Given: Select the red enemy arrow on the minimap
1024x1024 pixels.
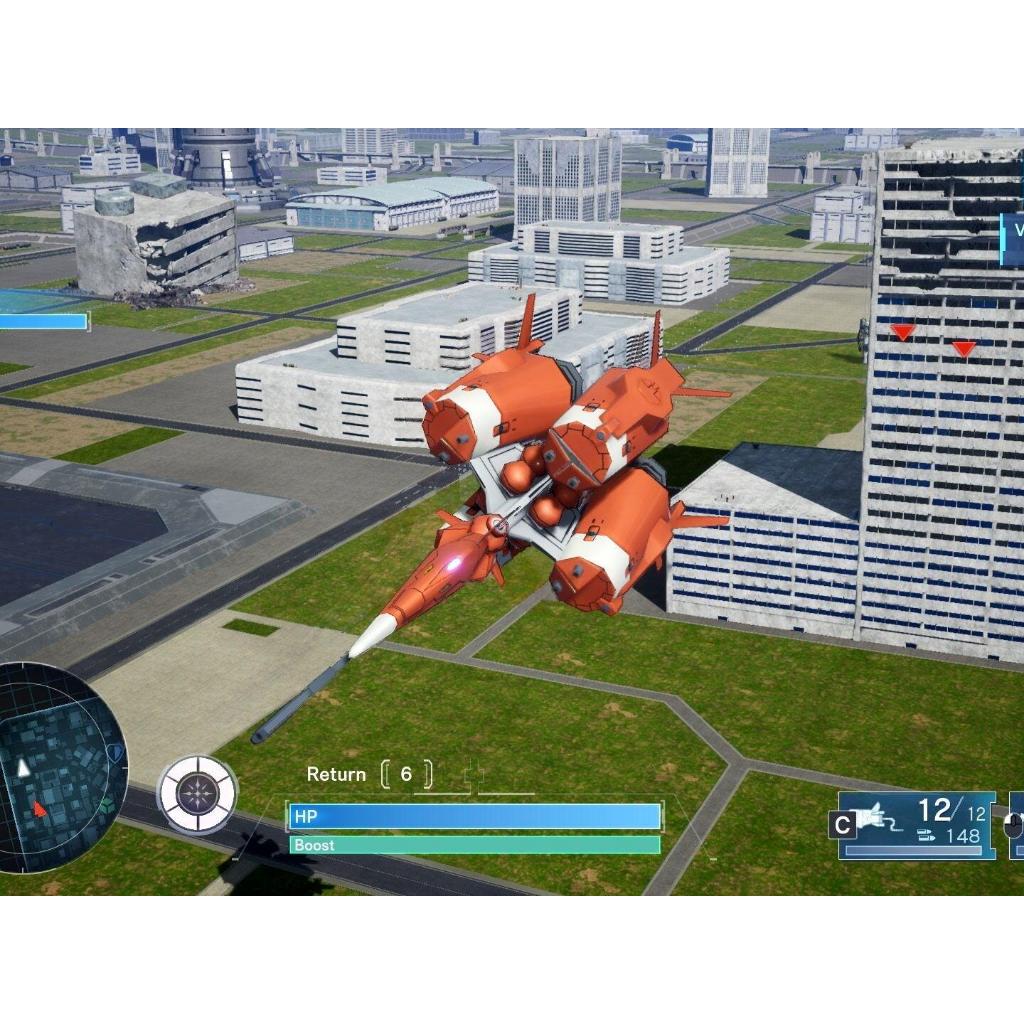Looking at the screenshot, I should coord(40,808).
